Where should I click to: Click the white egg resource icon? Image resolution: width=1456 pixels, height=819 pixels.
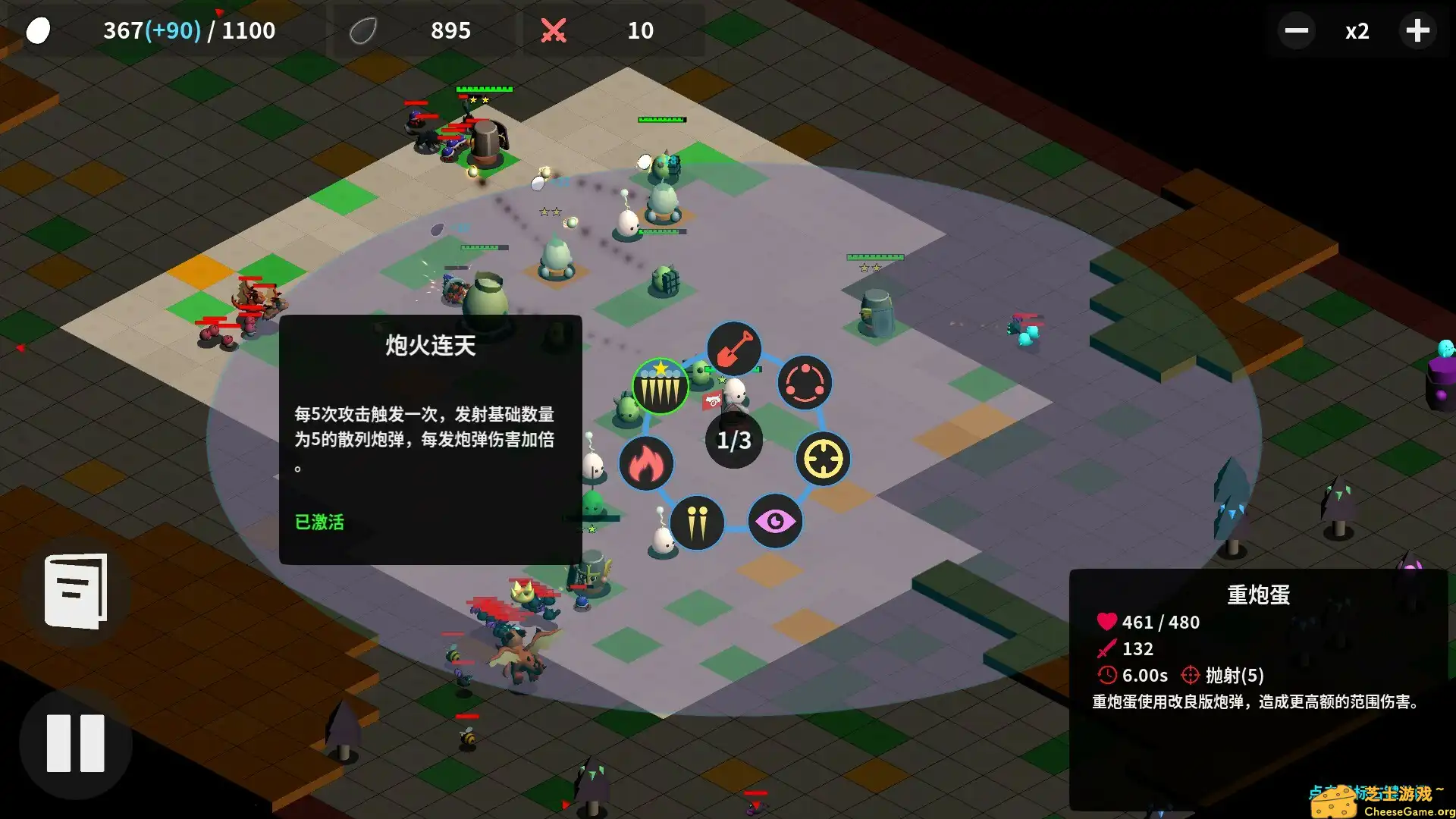click(x=36, y=30)
